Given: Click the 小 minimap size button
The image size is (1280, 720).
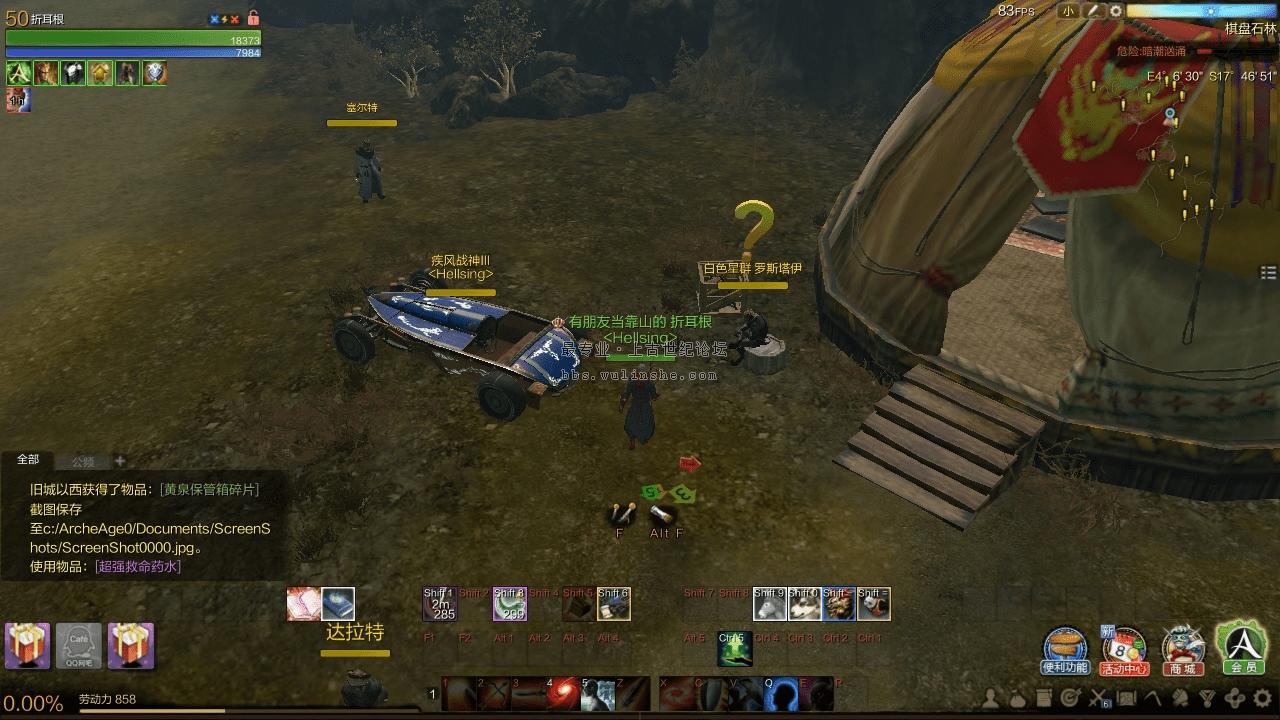Looking at the screenshot, I should [x=1068, y=11].
